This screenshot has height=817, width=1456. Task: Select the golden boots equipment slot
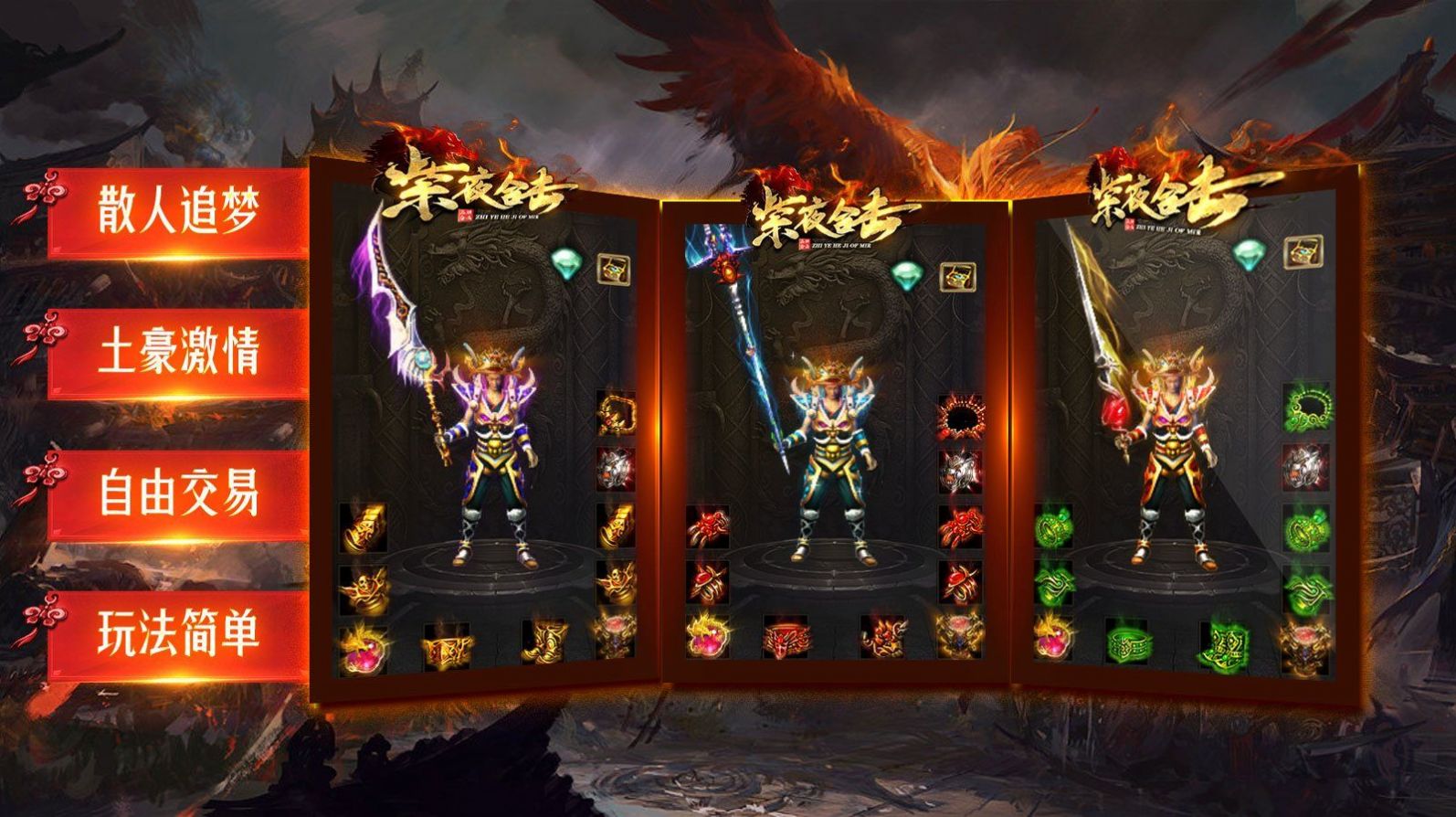pyautogui.click(x=544, y=642)
